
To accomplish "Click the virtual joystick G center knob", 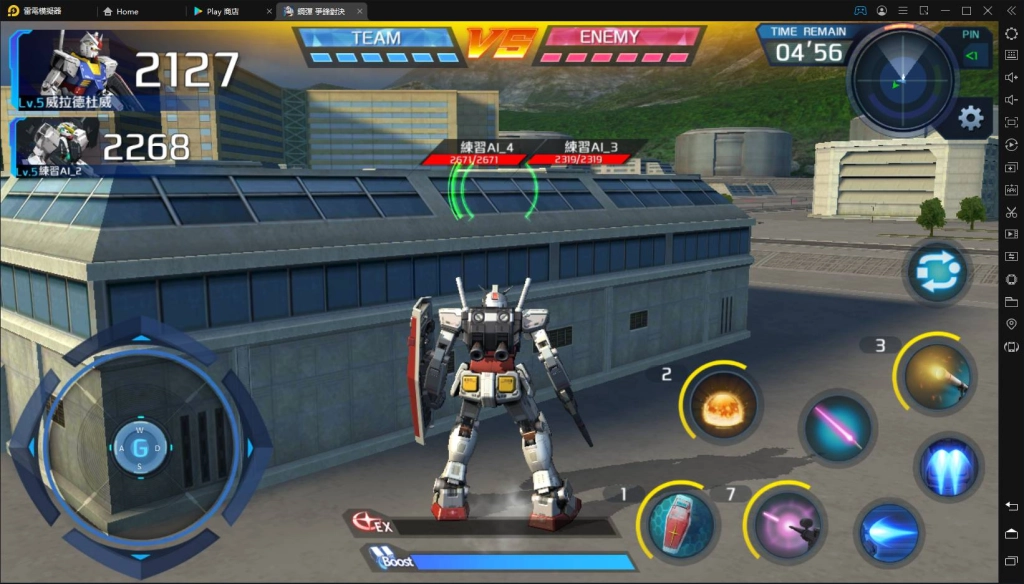I will [140, 447].
